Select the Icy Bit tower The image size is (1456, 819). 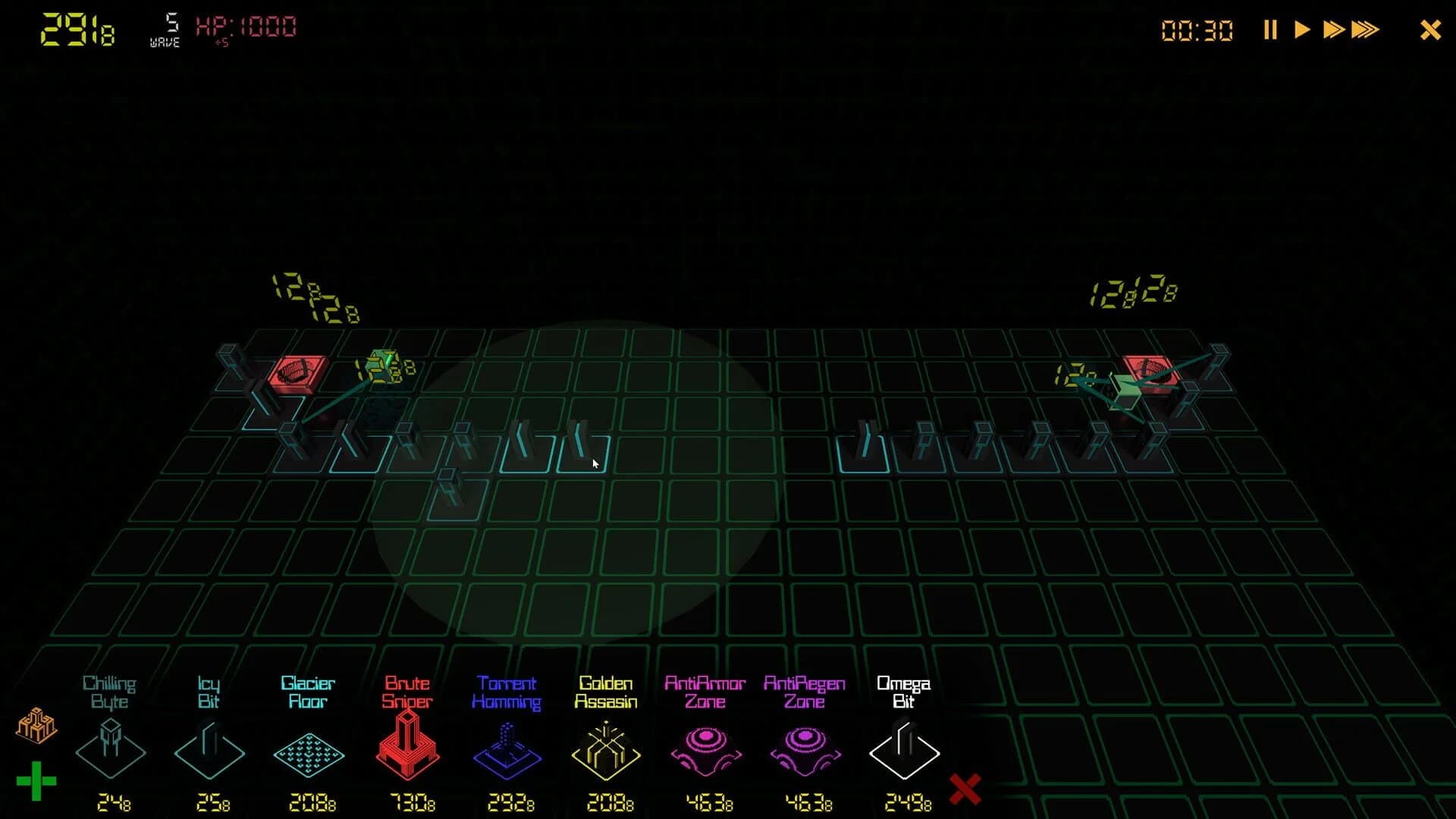[210, 751]
